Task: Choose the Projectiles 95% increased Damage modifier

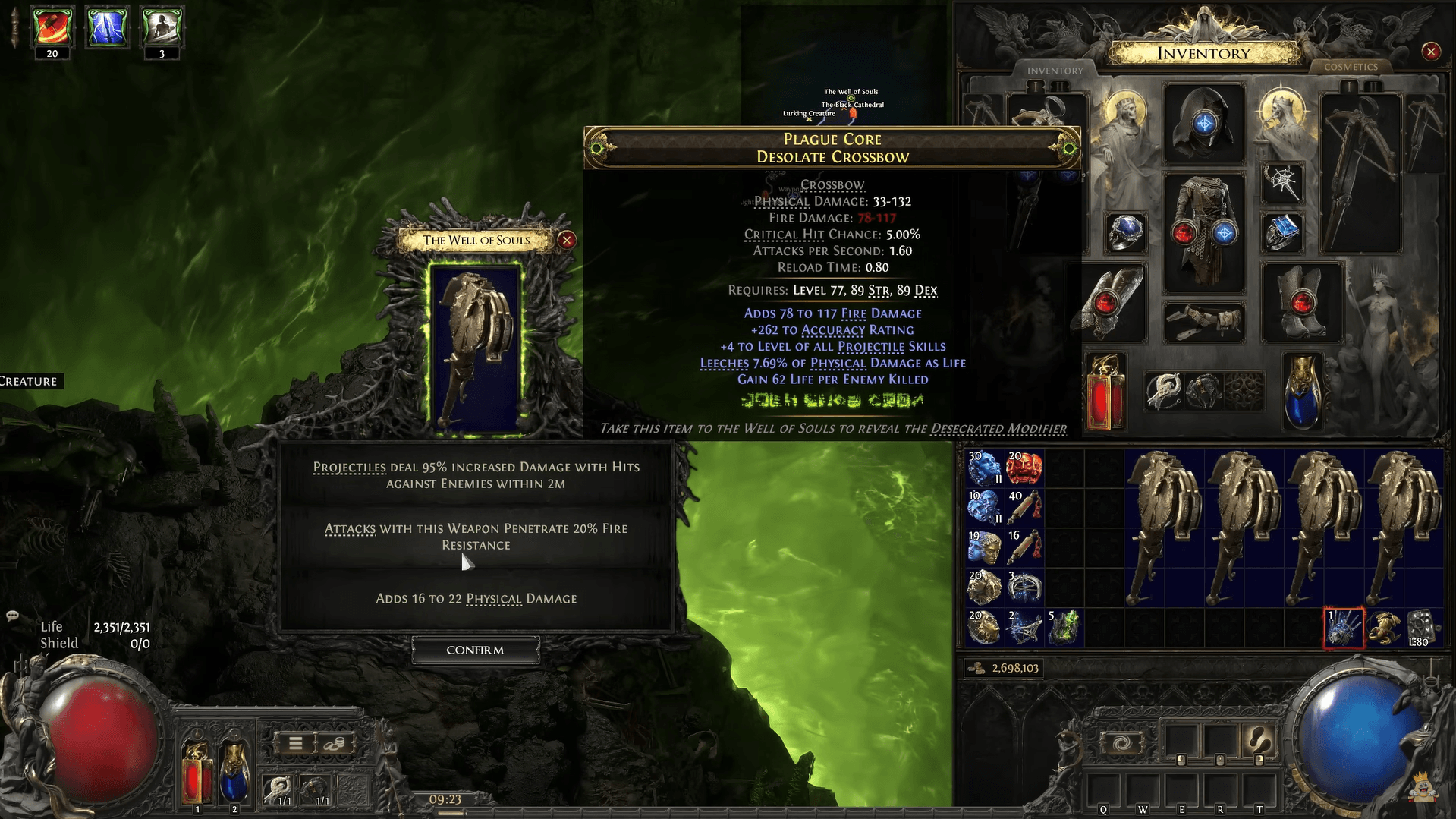Action: click(x=476, y=475)
